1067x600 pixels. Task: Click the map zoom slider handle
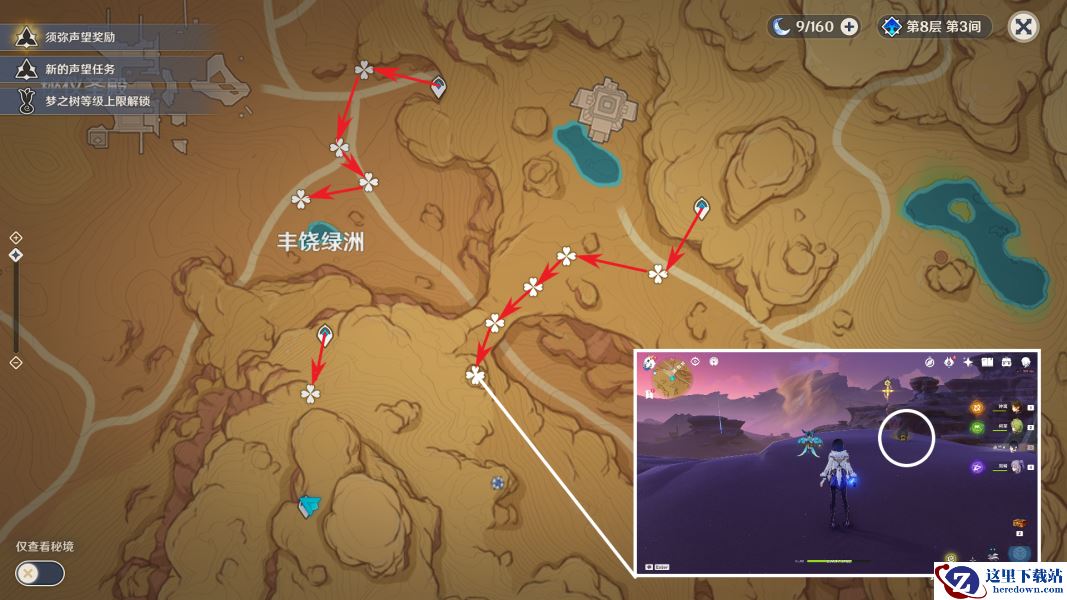16,256
